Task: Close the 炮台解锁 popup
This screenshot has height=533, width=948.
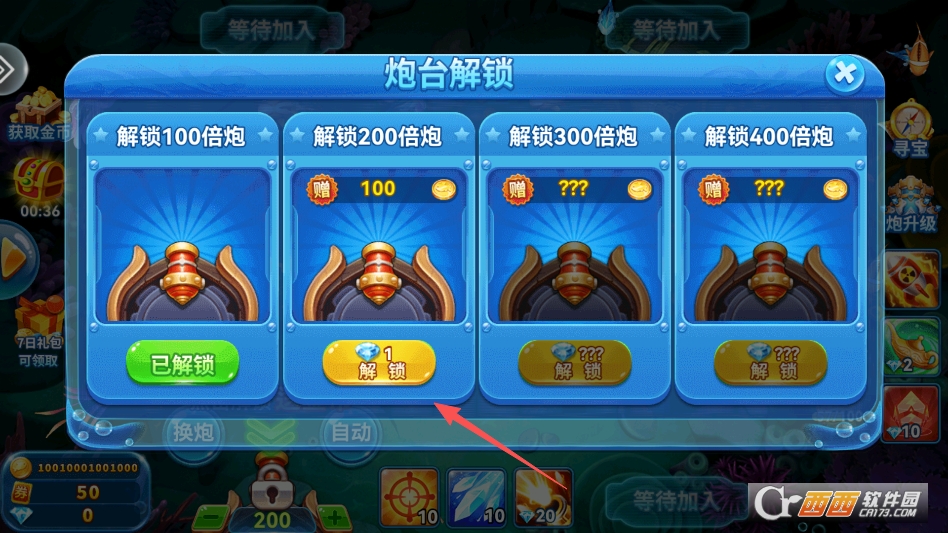Action: [844, 73]
